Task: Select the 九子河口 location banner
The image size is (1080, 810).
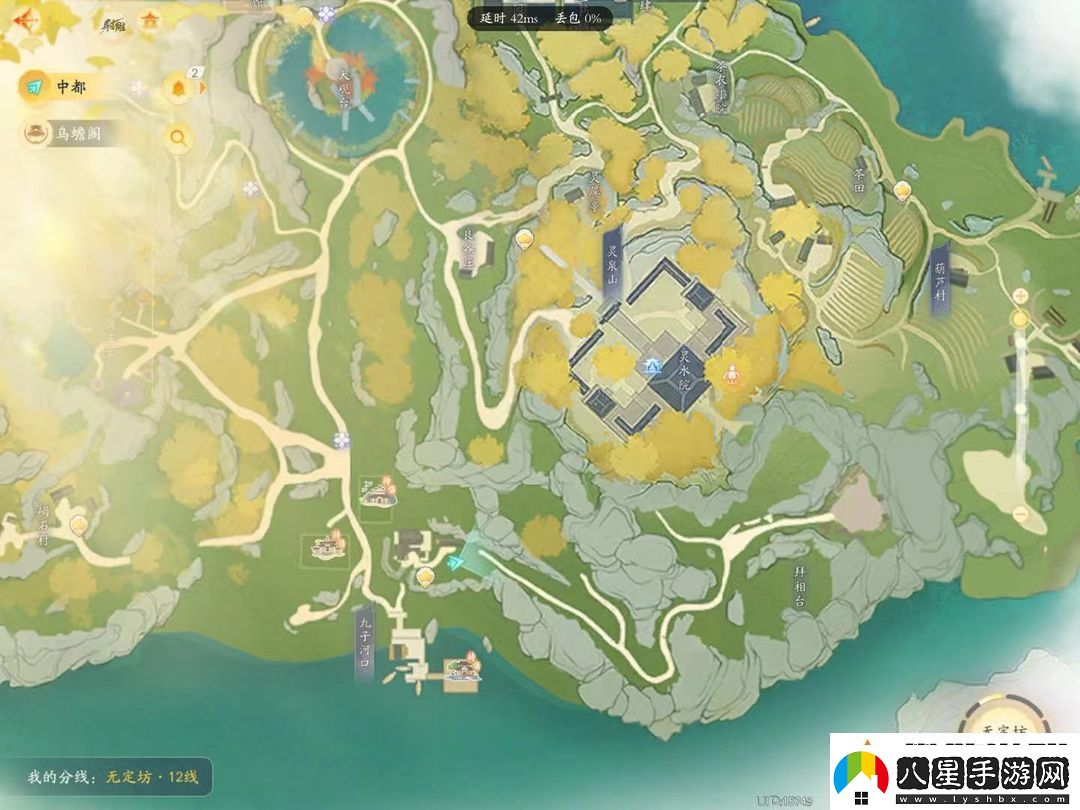Action: (x=364, y=642)
